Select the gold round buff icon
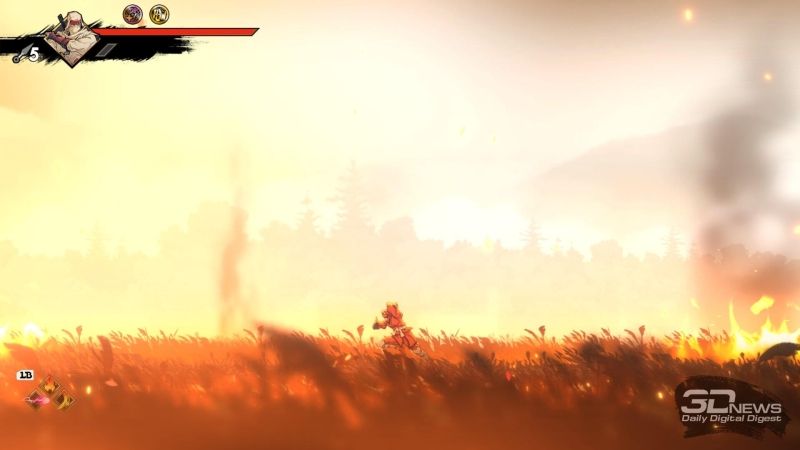800x450 pixels. [159, 14]
